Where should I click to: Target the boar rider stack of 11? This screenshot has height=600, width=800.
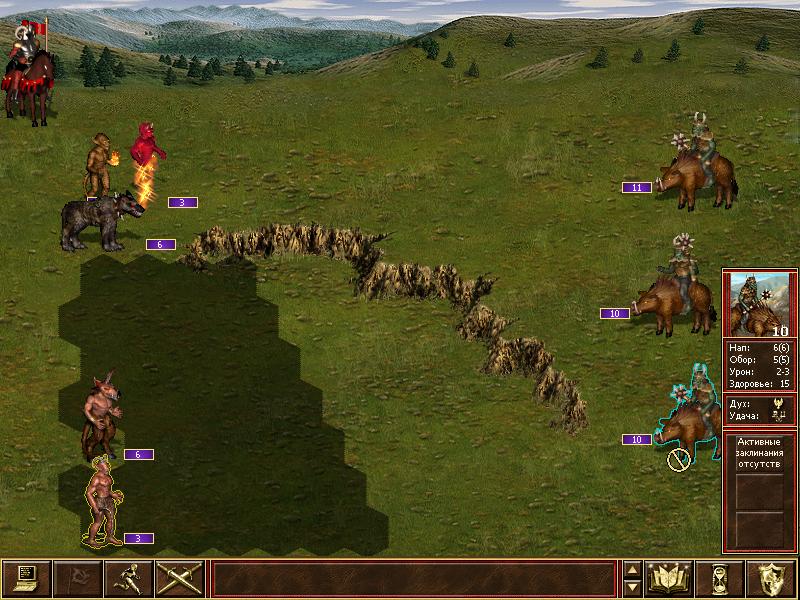(x=698, y=168)
